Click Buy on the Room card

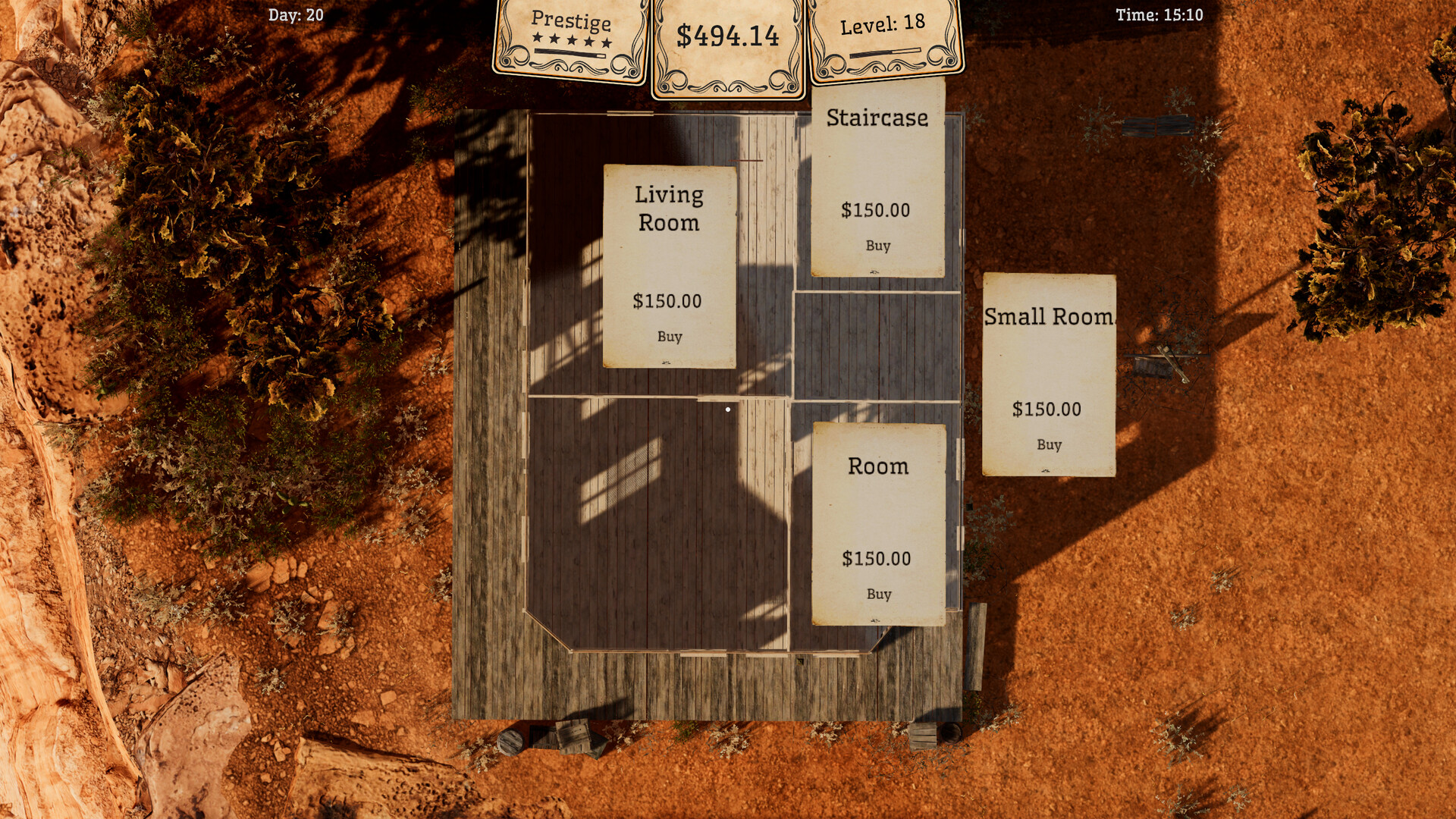tap(878, 595)
